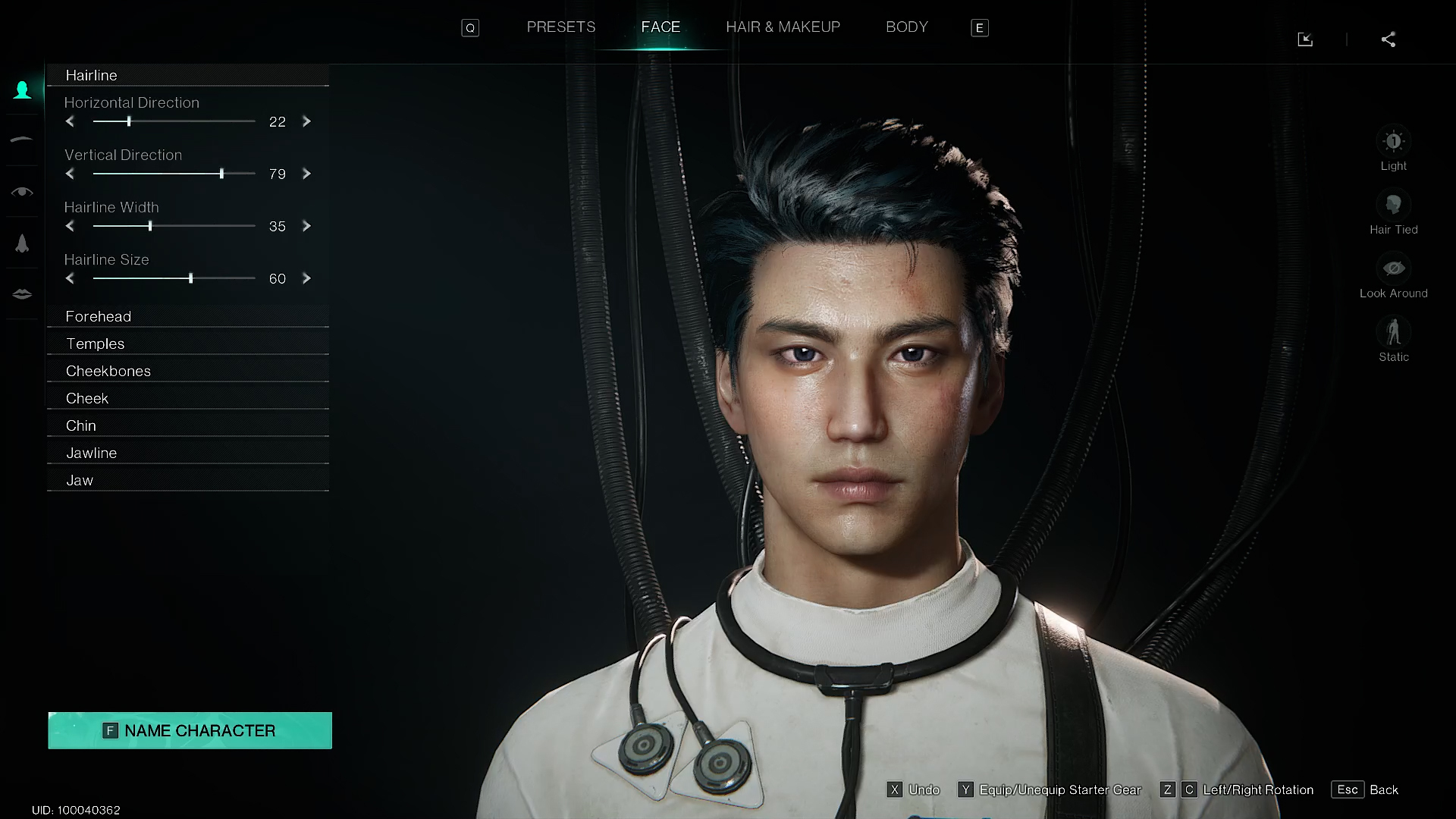
Task: Select the face shape category icon
Action: tap(22, 89)
